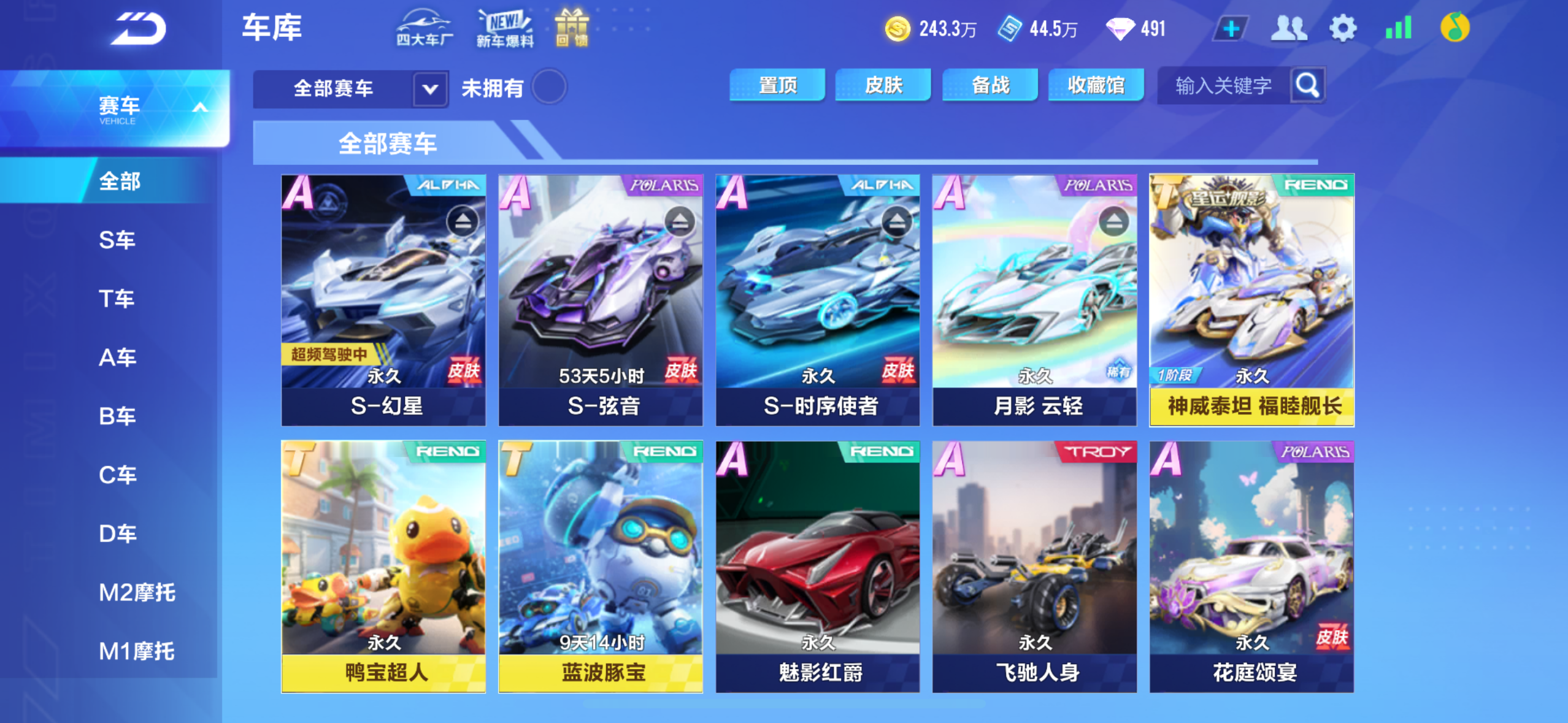Open the 备战 battle prep button

990,85
